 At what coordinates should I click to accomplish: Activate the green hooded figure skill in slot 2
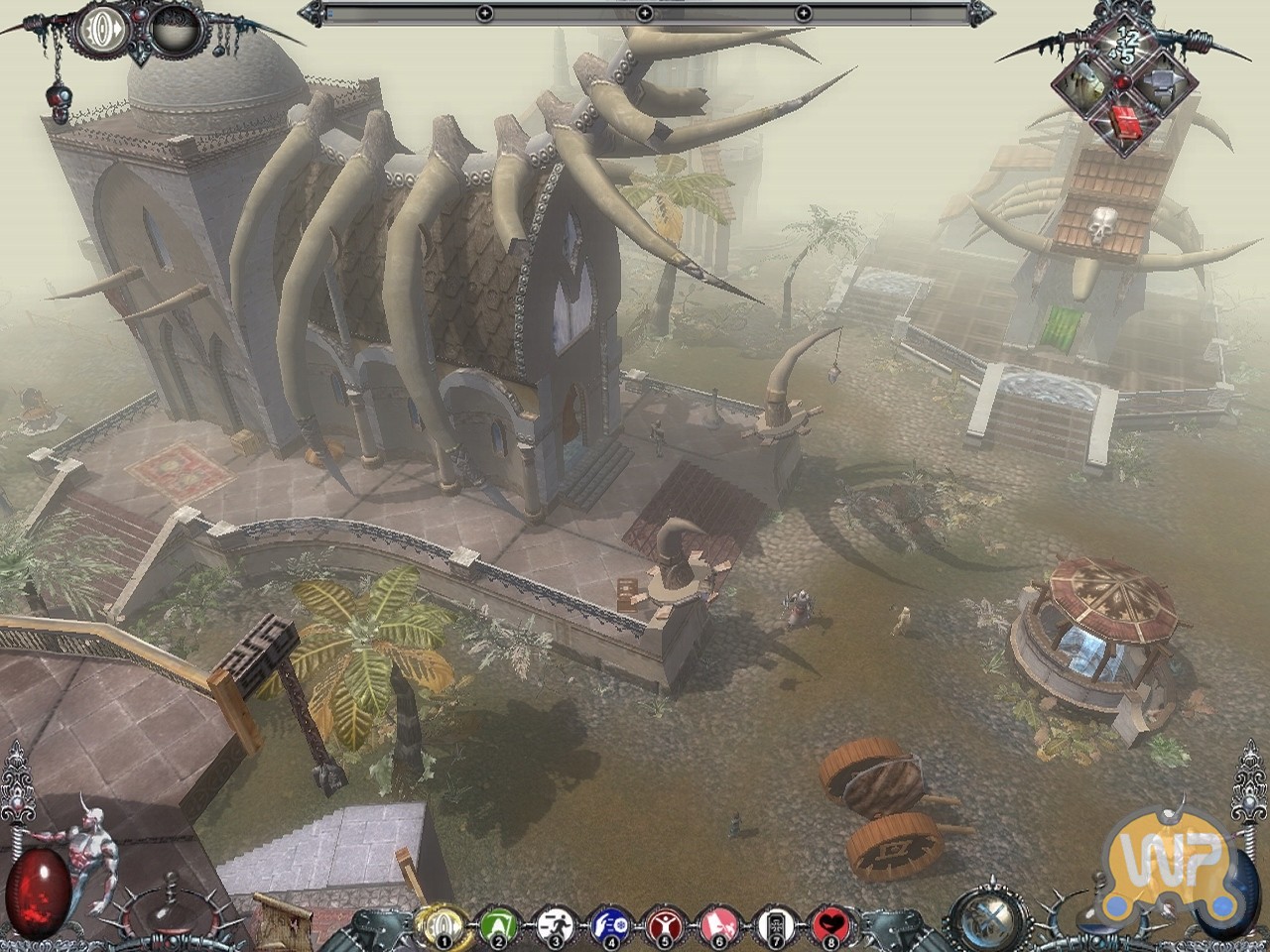coord(494,925)
